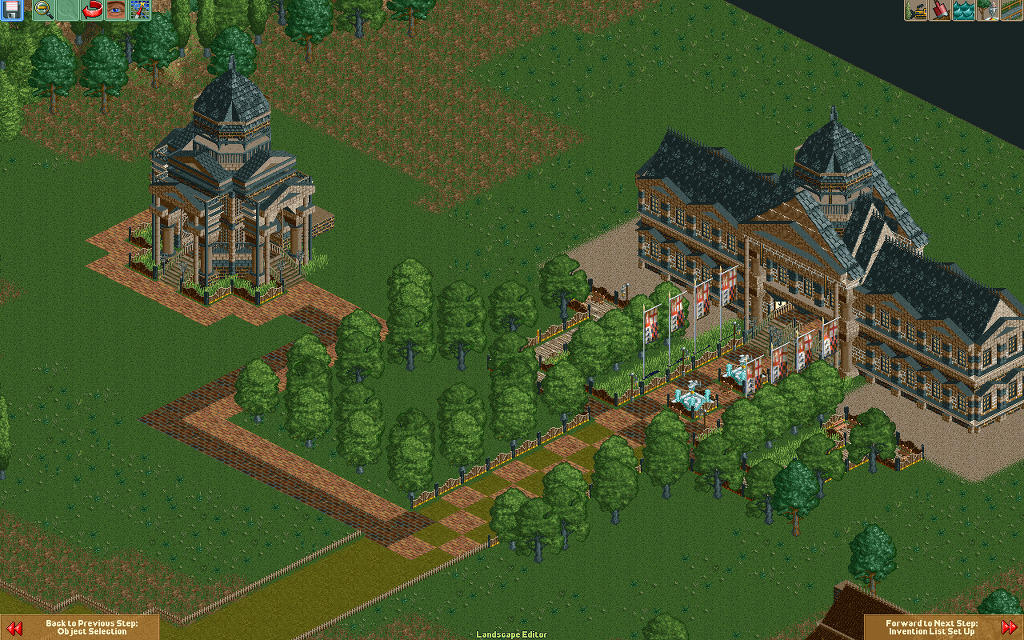Viewport: 1024px width, 640px height.
Task: Go back to Object Selection step
Action: [80, 627]
